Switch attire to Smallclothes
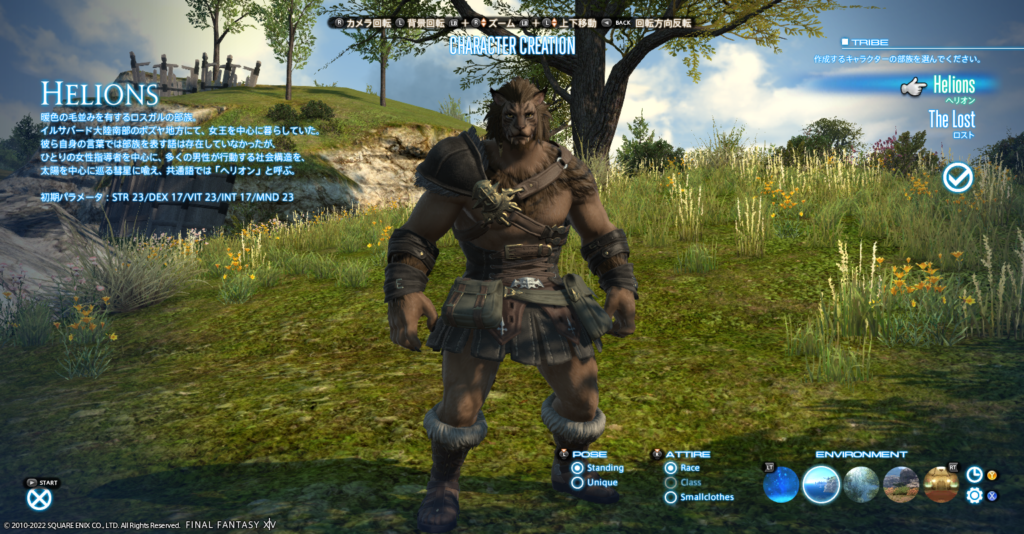1024x534 pixels. [x=670, y=497]
